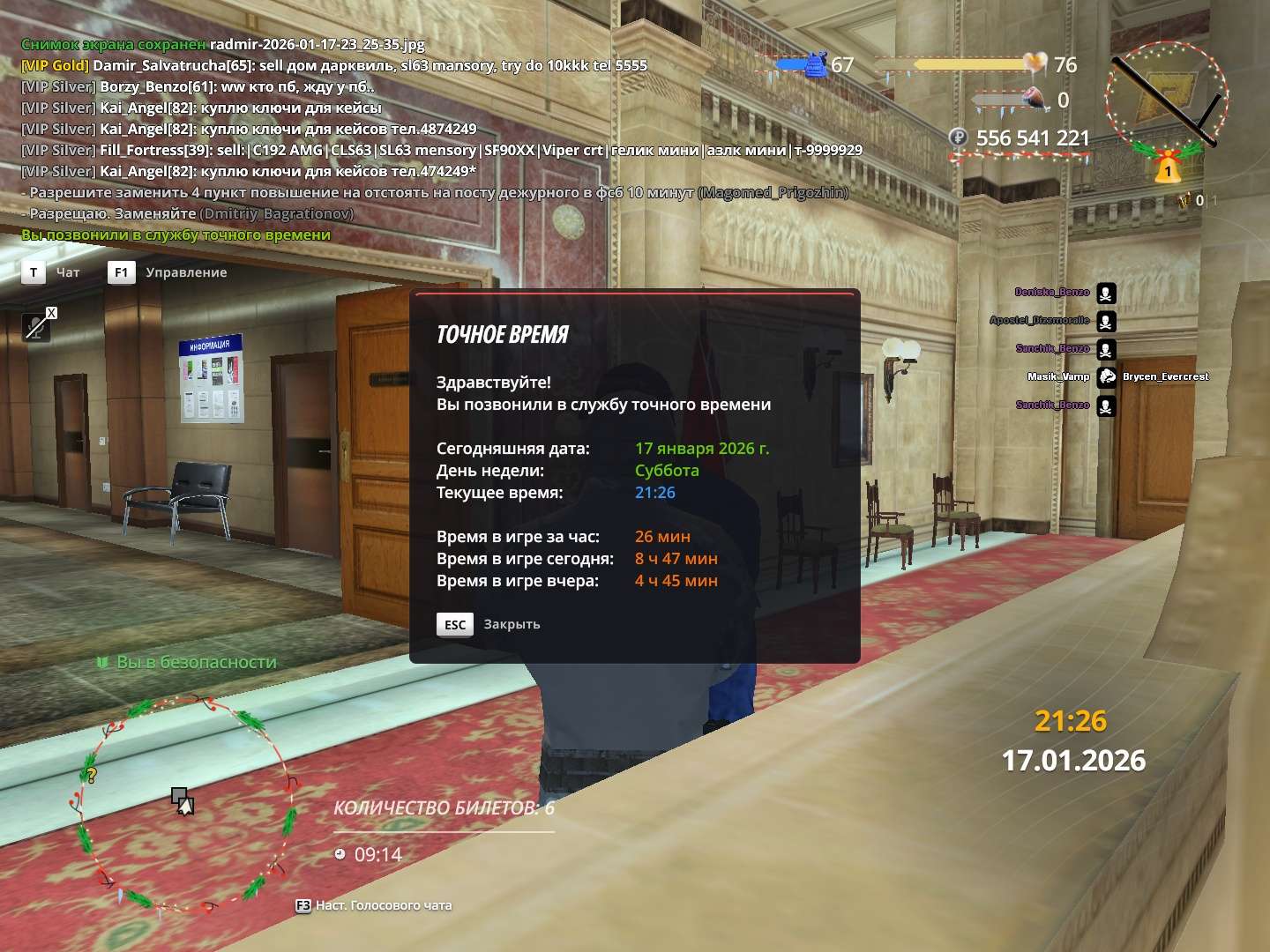Click the ruble balance coin icon
This screenshot has width=1270, height=952.
click(959, 138)
